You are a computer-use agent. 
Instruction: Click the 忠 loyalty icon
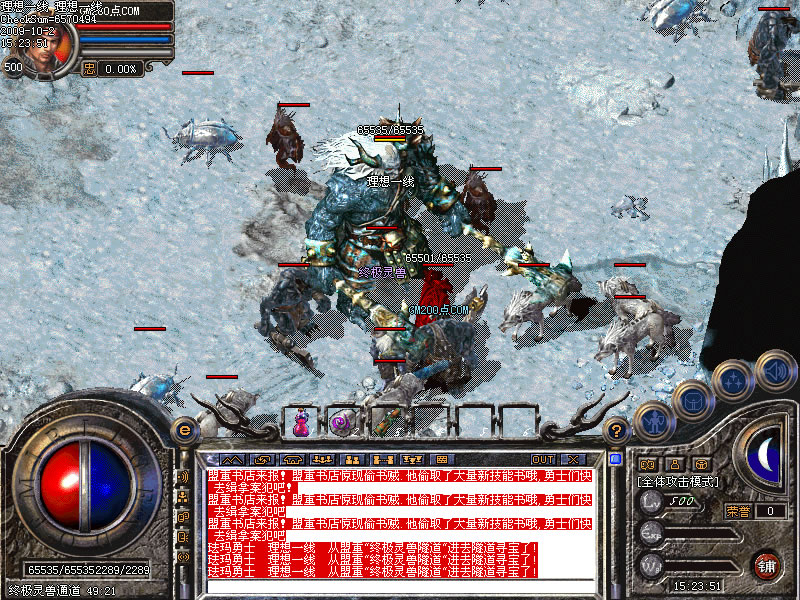[x=89, y=69]
